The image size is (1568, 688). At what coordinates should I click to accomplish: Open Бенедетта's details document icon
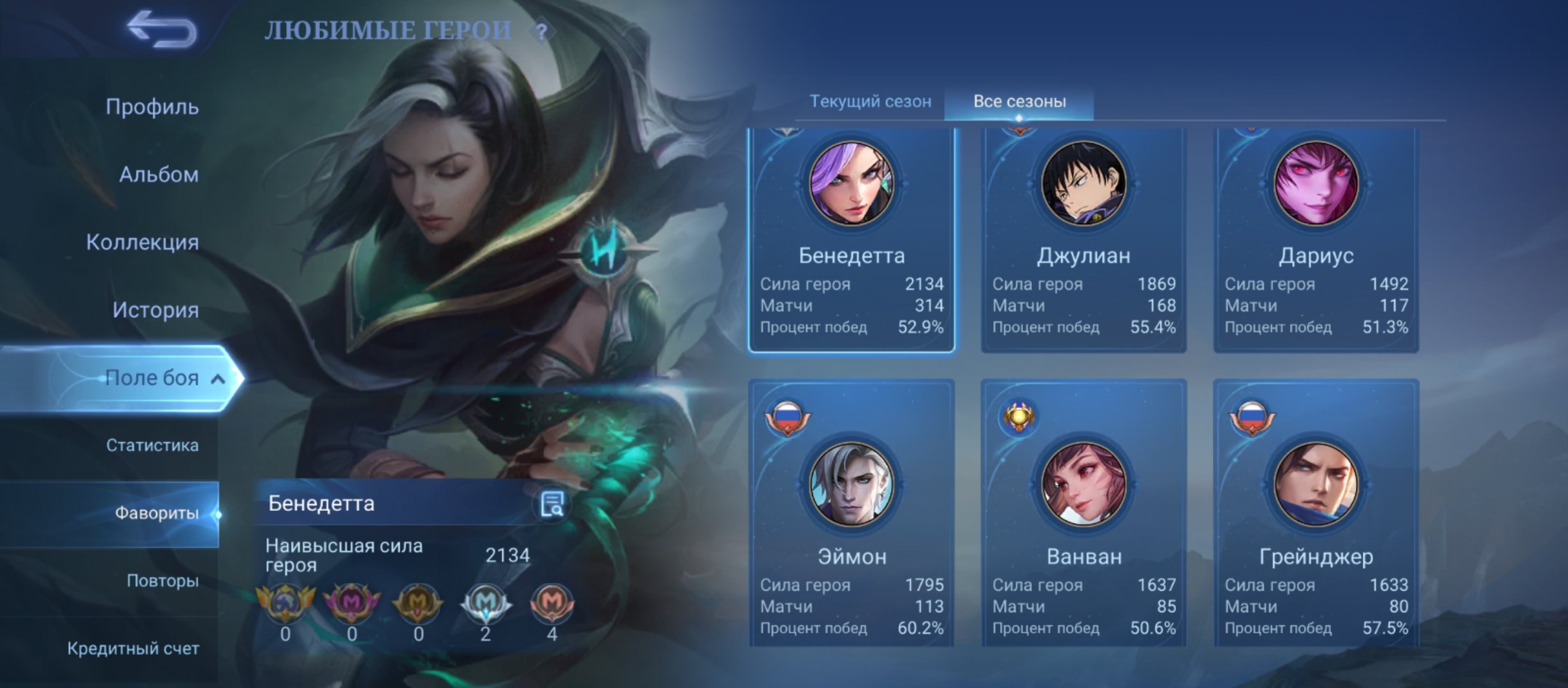click(551, 505)
